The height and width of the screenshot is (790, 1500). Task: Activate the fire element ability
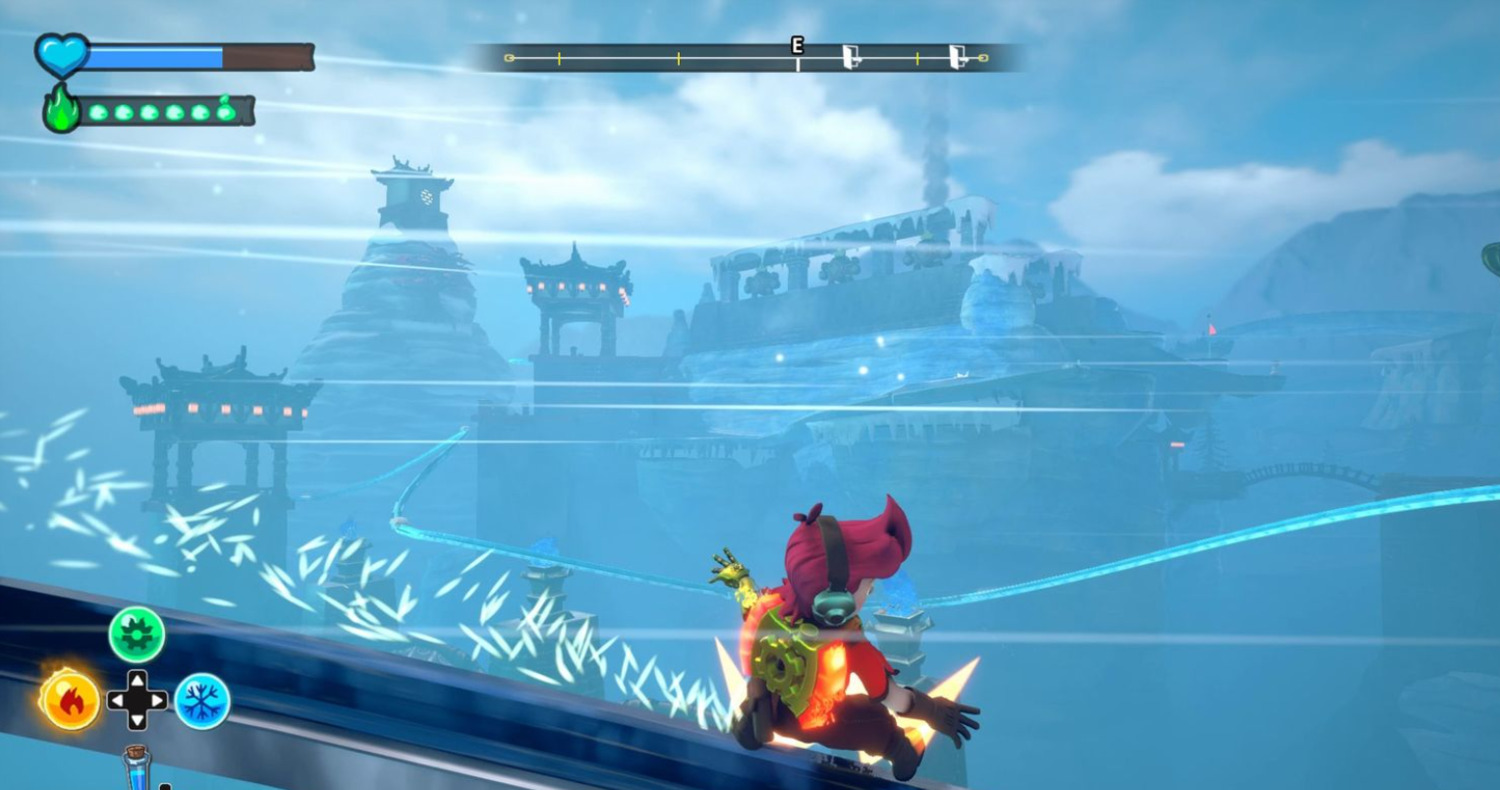coord(70,700)
